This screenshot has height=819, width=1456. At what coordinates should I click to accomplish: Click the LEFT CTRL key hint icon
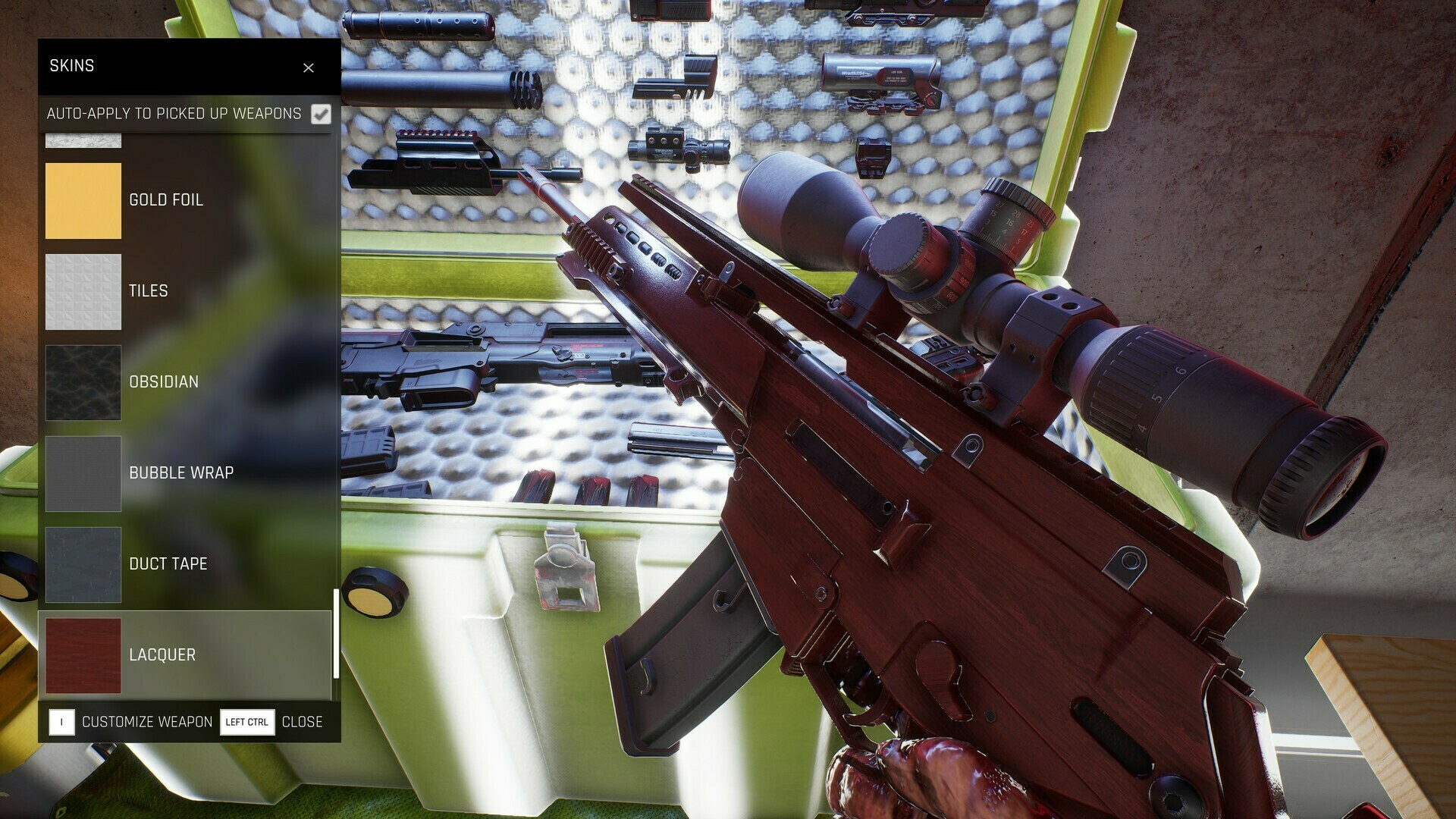click(246, 722)
